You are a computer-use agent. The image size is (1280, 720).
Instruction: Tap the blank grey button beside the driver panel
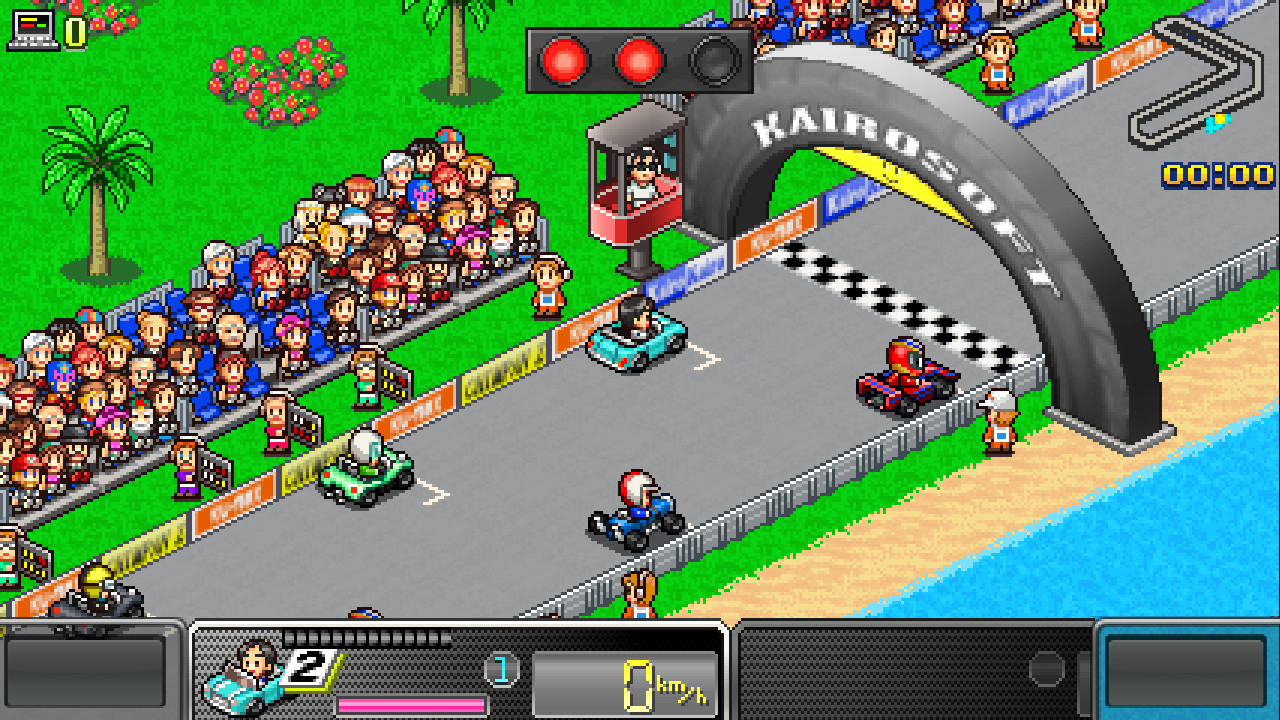(x=85, y=671)
